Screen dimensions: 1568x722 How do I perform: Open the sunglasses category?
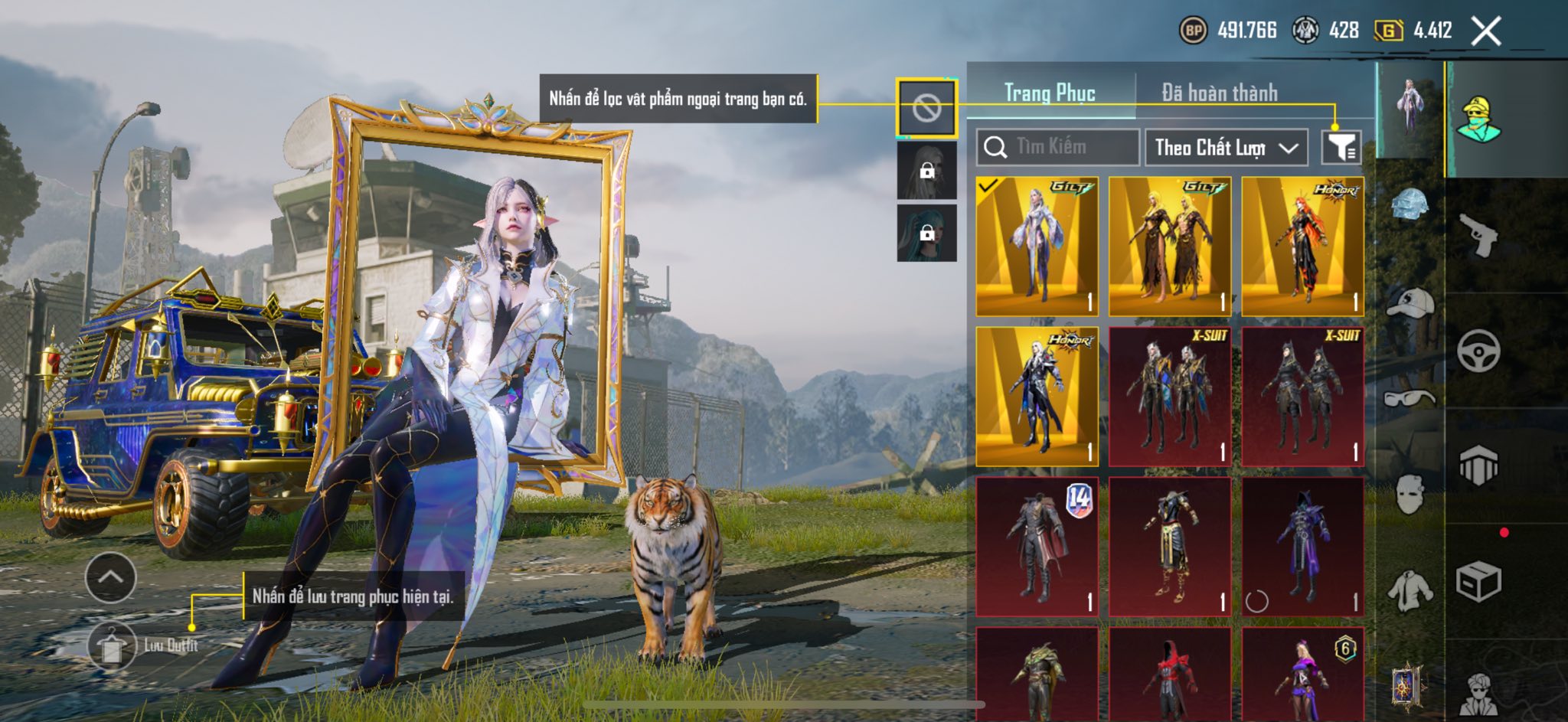[x=1410, y=397]
